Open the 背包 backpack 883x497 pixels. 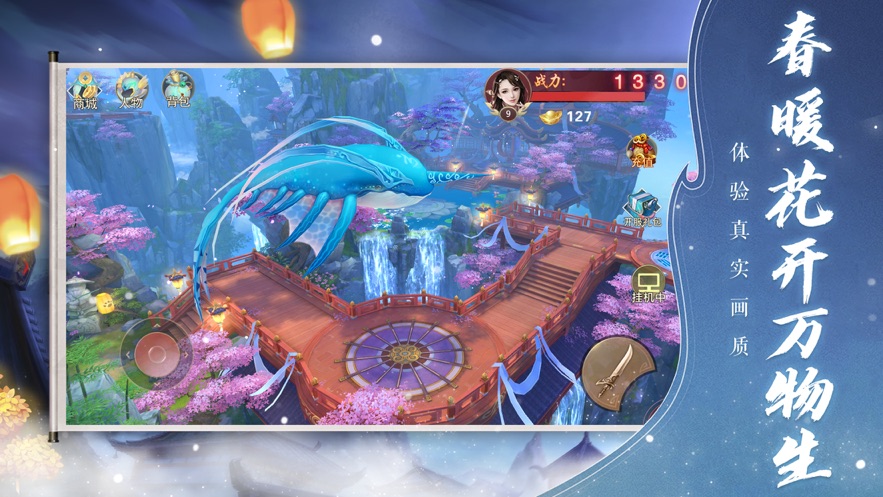178,90
